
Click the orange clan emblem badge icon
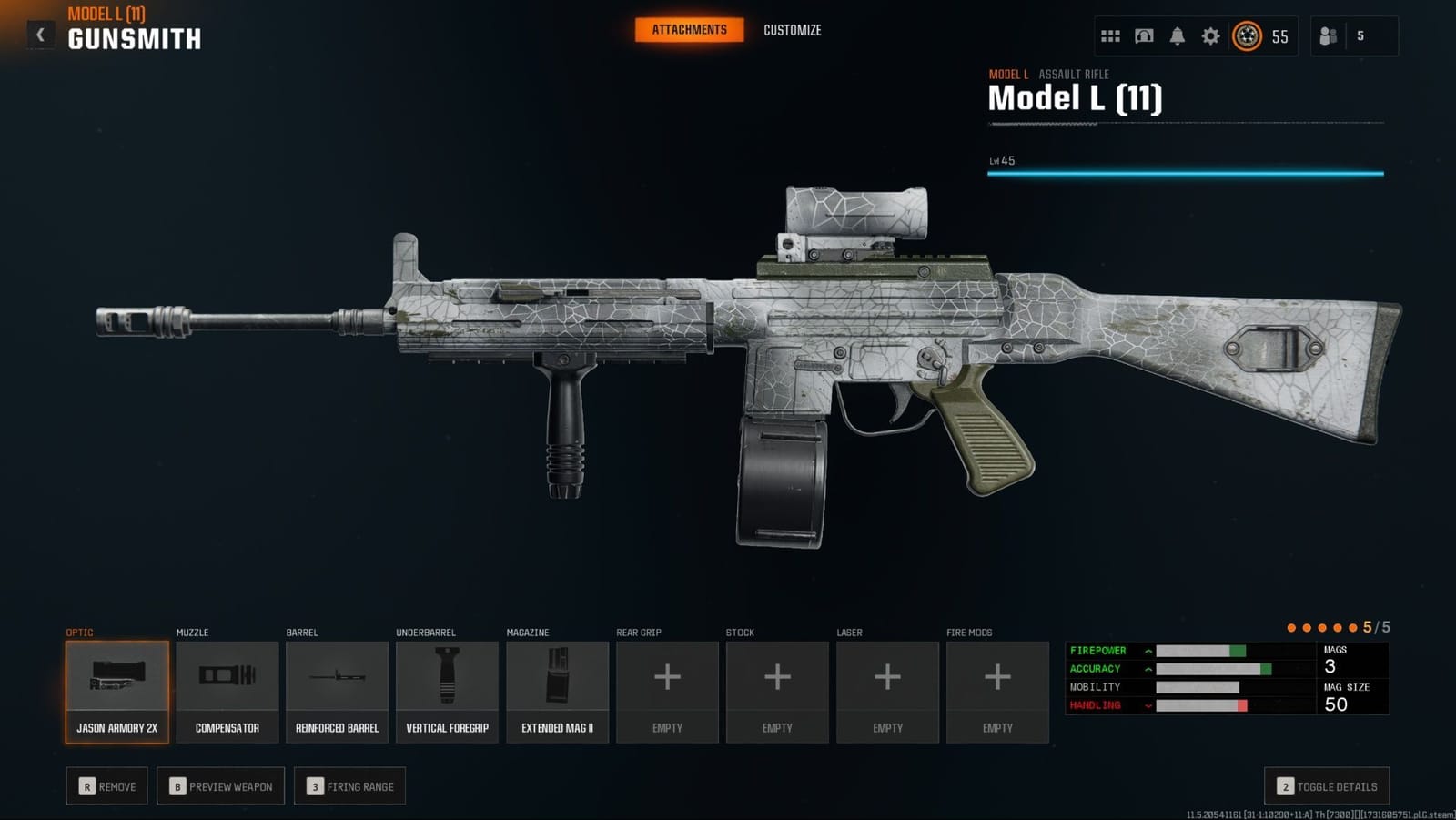pos(1248,37)
